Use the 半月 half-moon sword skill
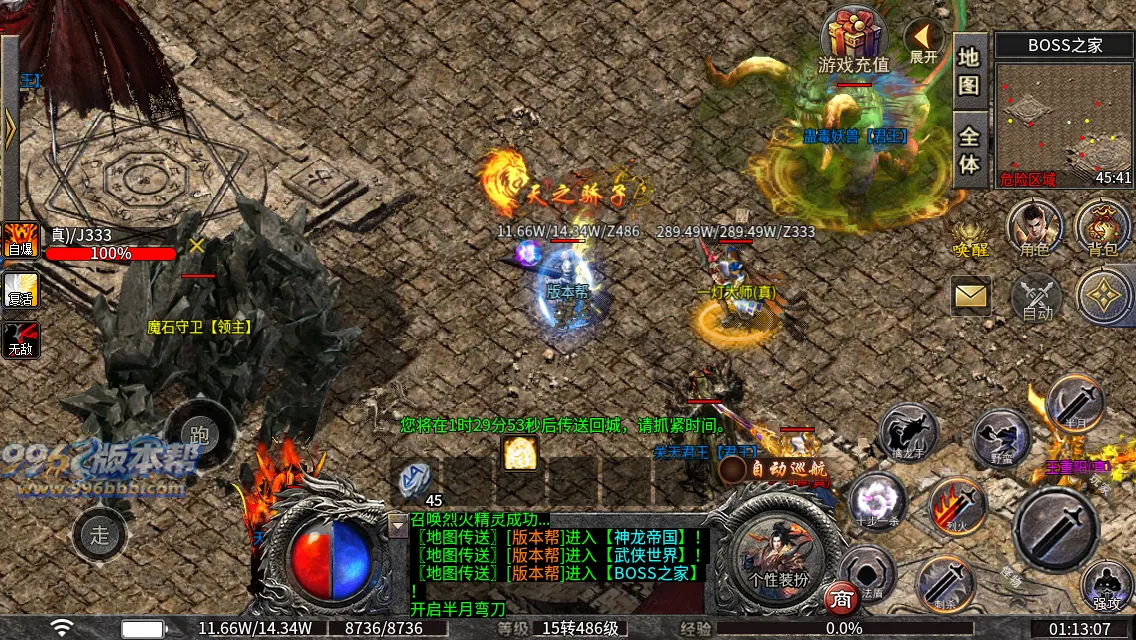This screenshot has width=1136, height=640. (1075, 403)
